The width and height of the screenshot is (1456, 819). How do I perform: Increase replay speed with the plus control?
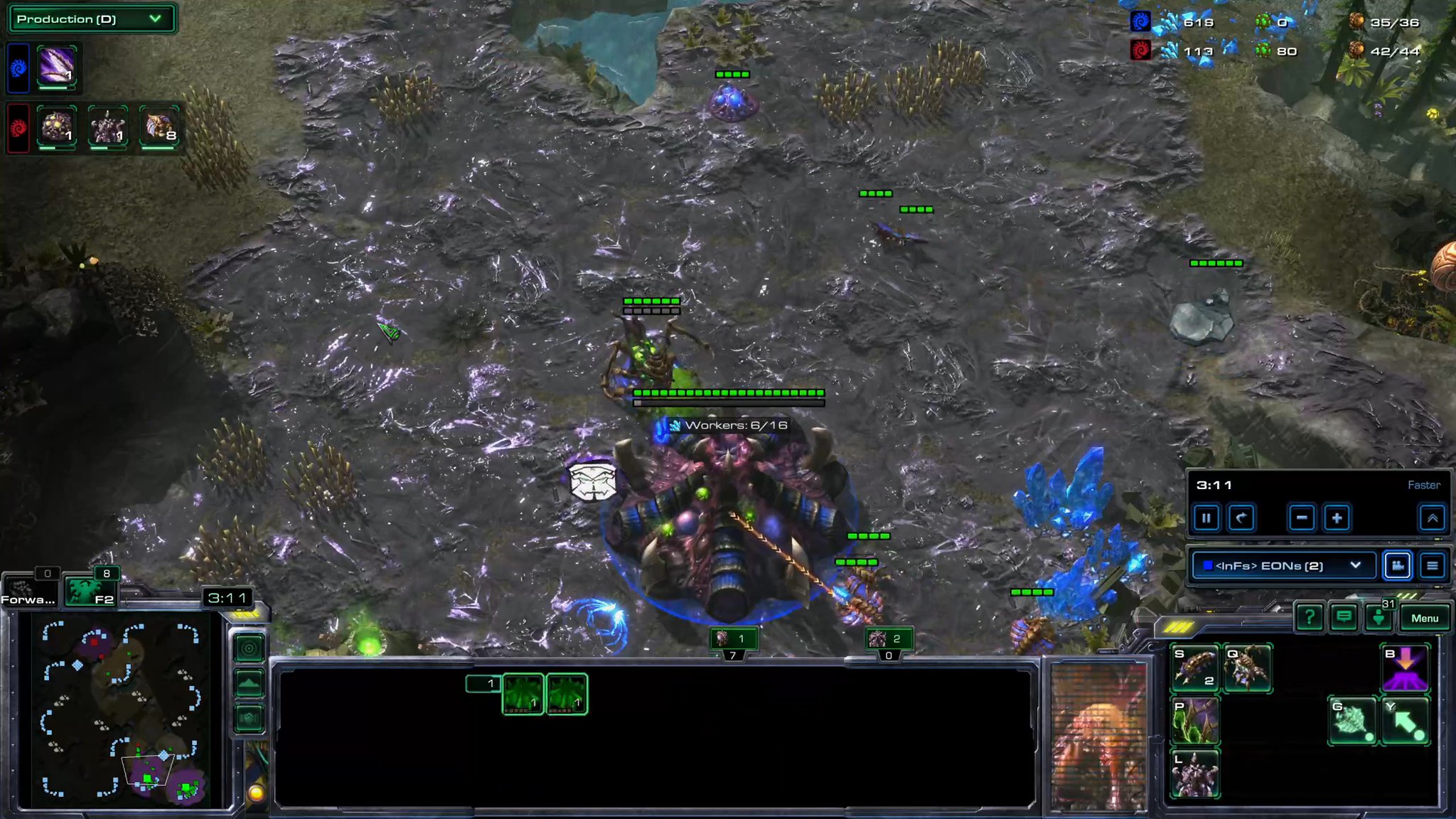(1337, 518)
